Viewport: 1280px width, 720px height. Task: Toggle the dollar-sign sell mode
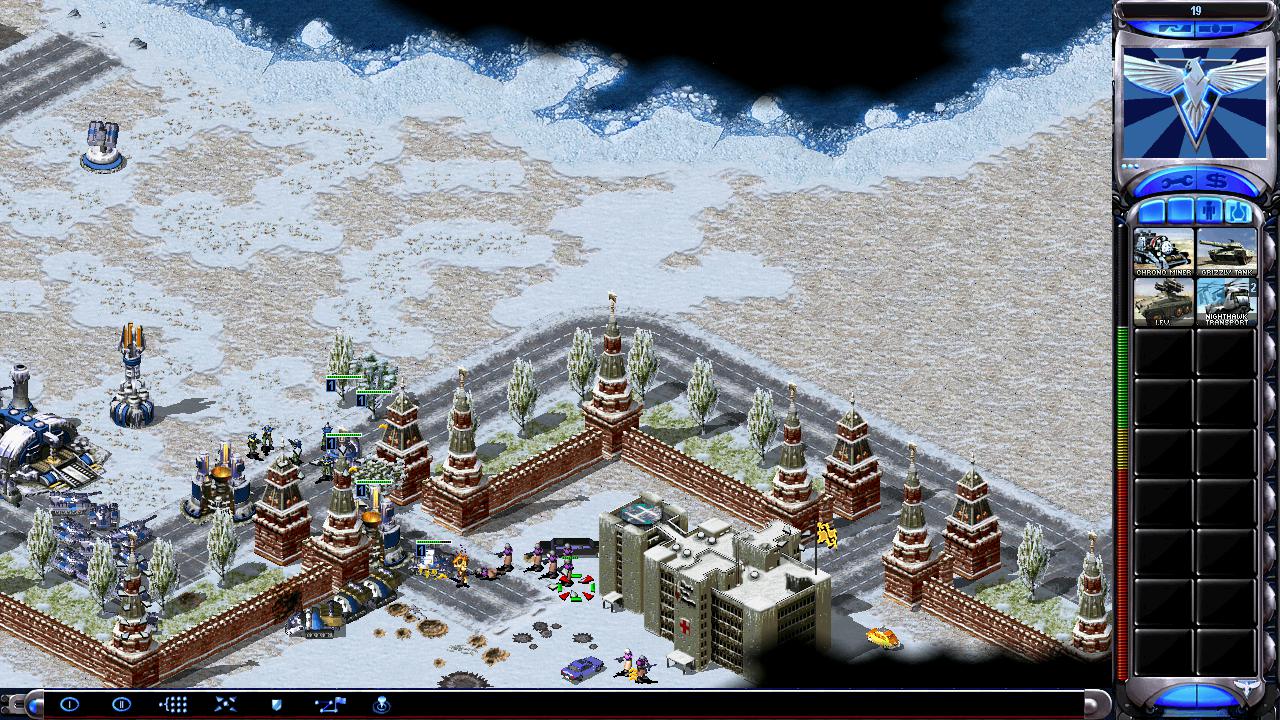[1218, 181]
